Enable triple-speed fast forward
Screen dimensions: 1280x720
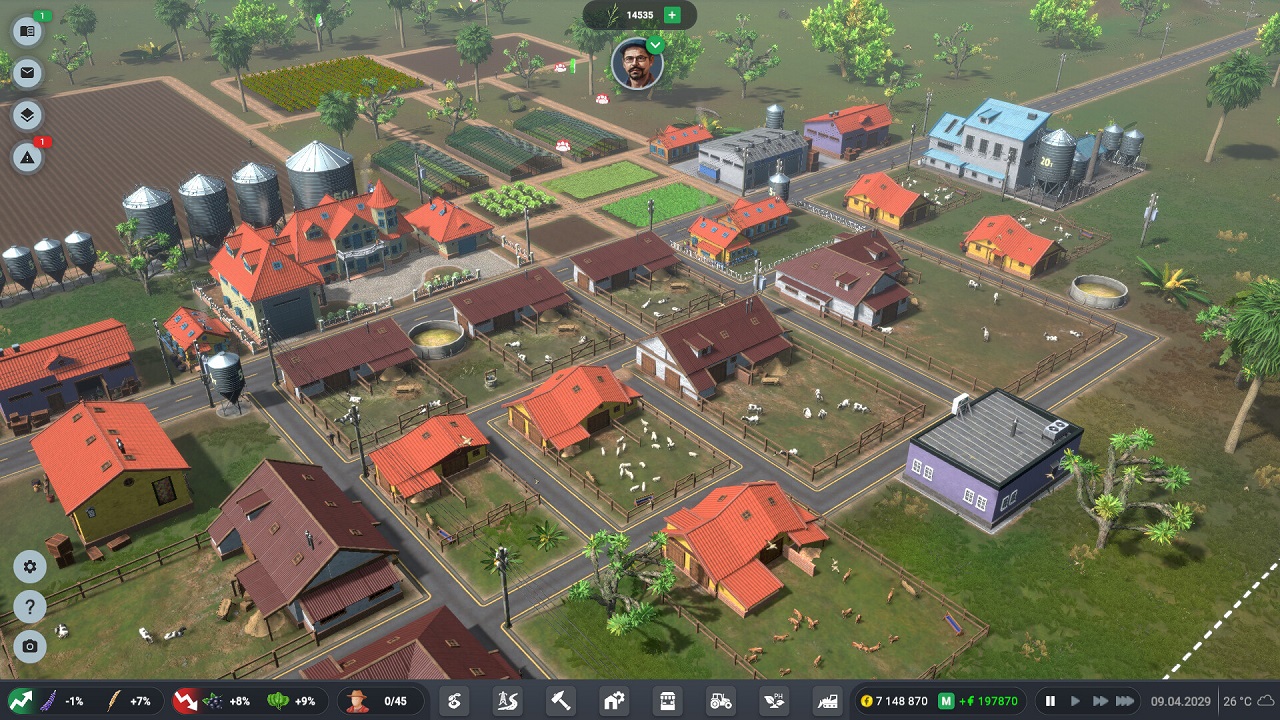pyautogui.click(x=1126, y=701)
